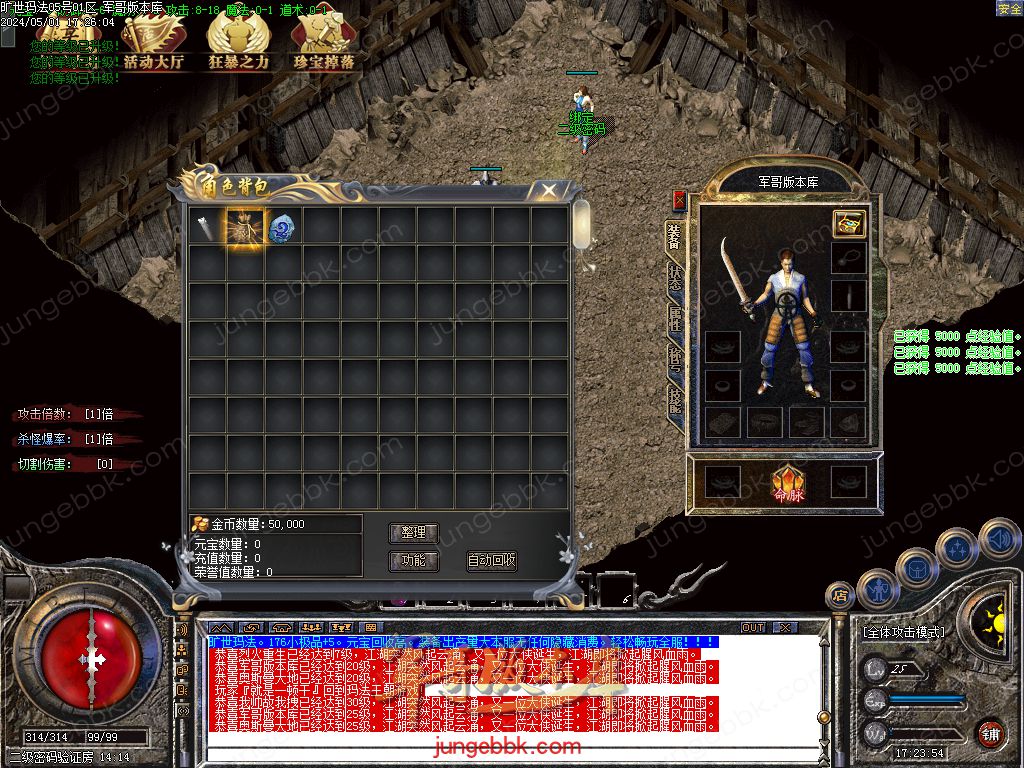
Task: Open the 店 shop round button
Action: pos(840,597)
